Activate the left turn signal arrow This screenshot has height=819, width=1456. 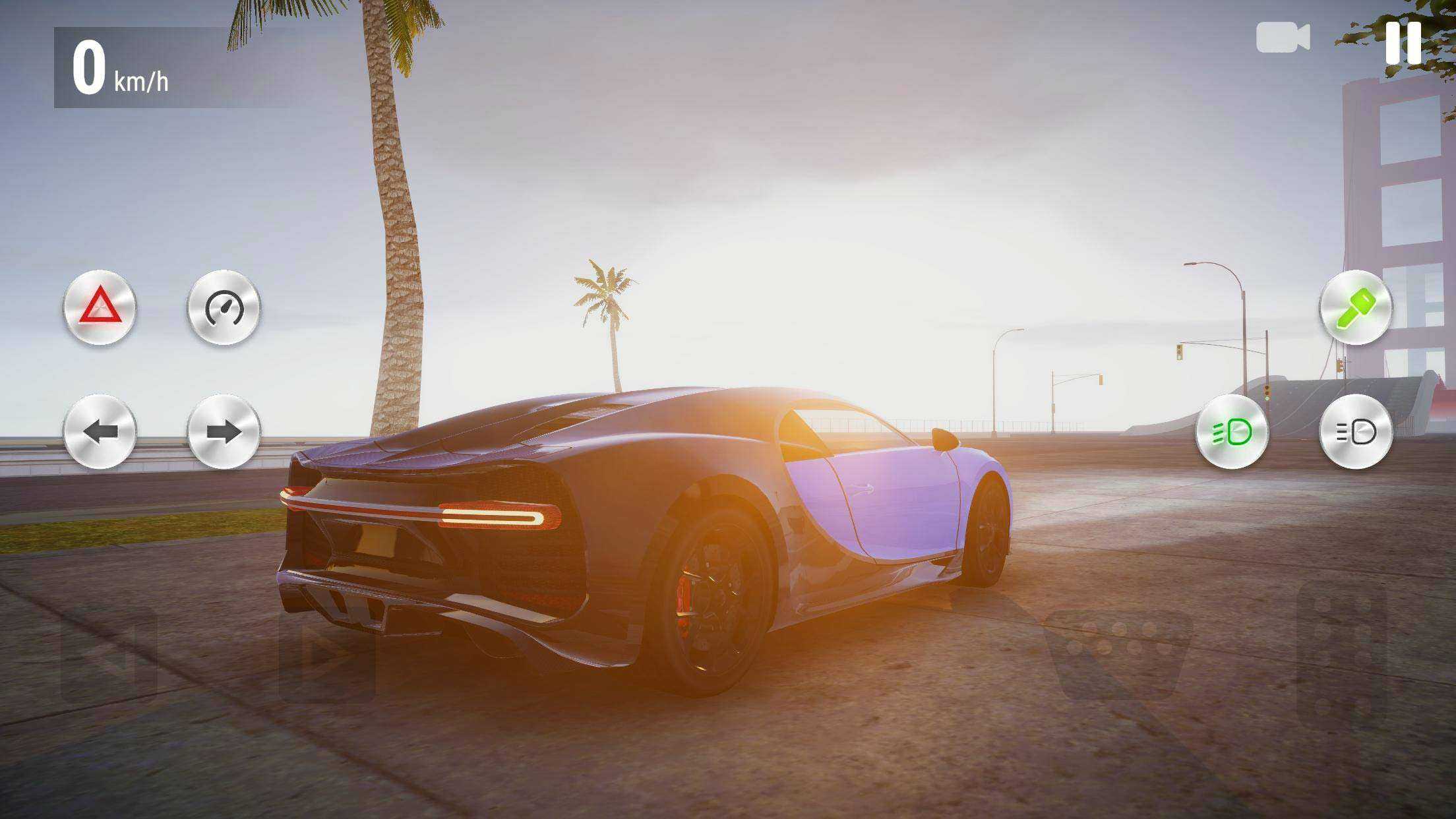(x=100, y=432)
